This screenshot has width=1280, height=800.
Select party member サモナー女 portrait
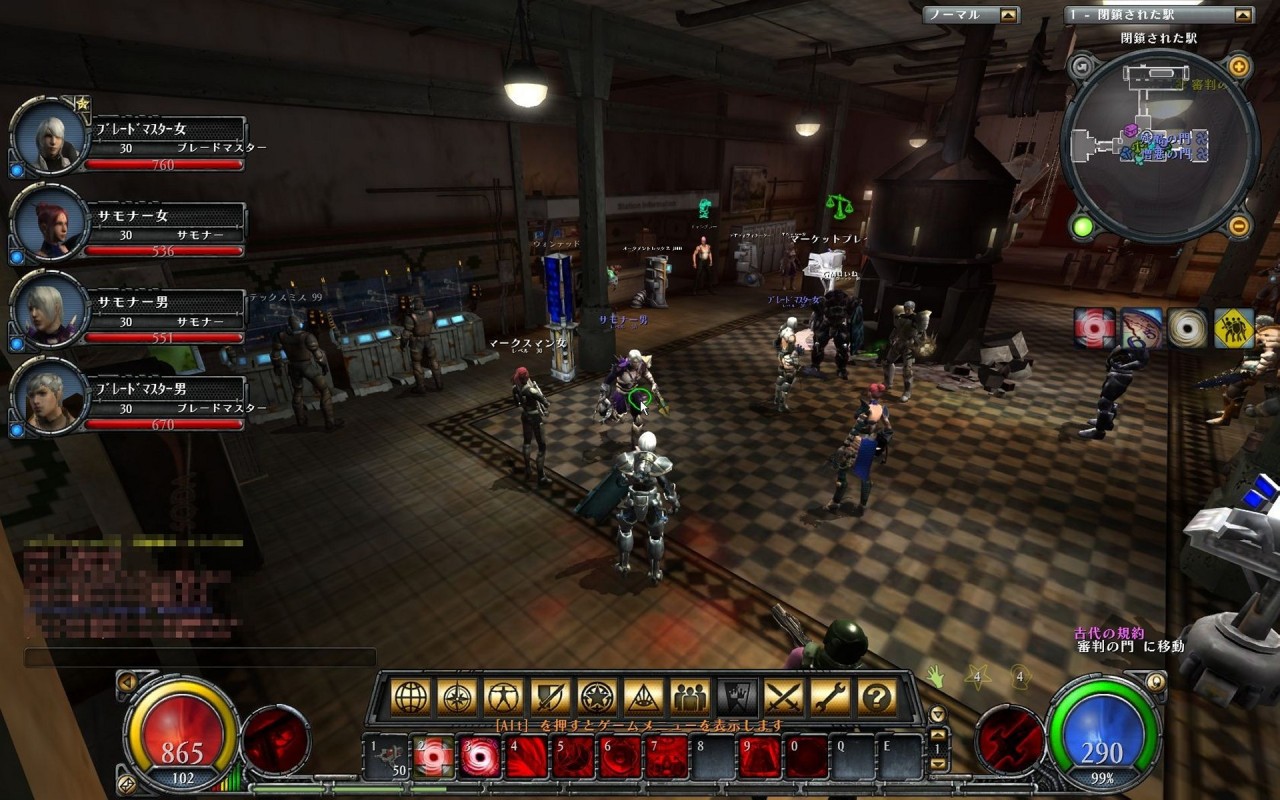point(48,223)
